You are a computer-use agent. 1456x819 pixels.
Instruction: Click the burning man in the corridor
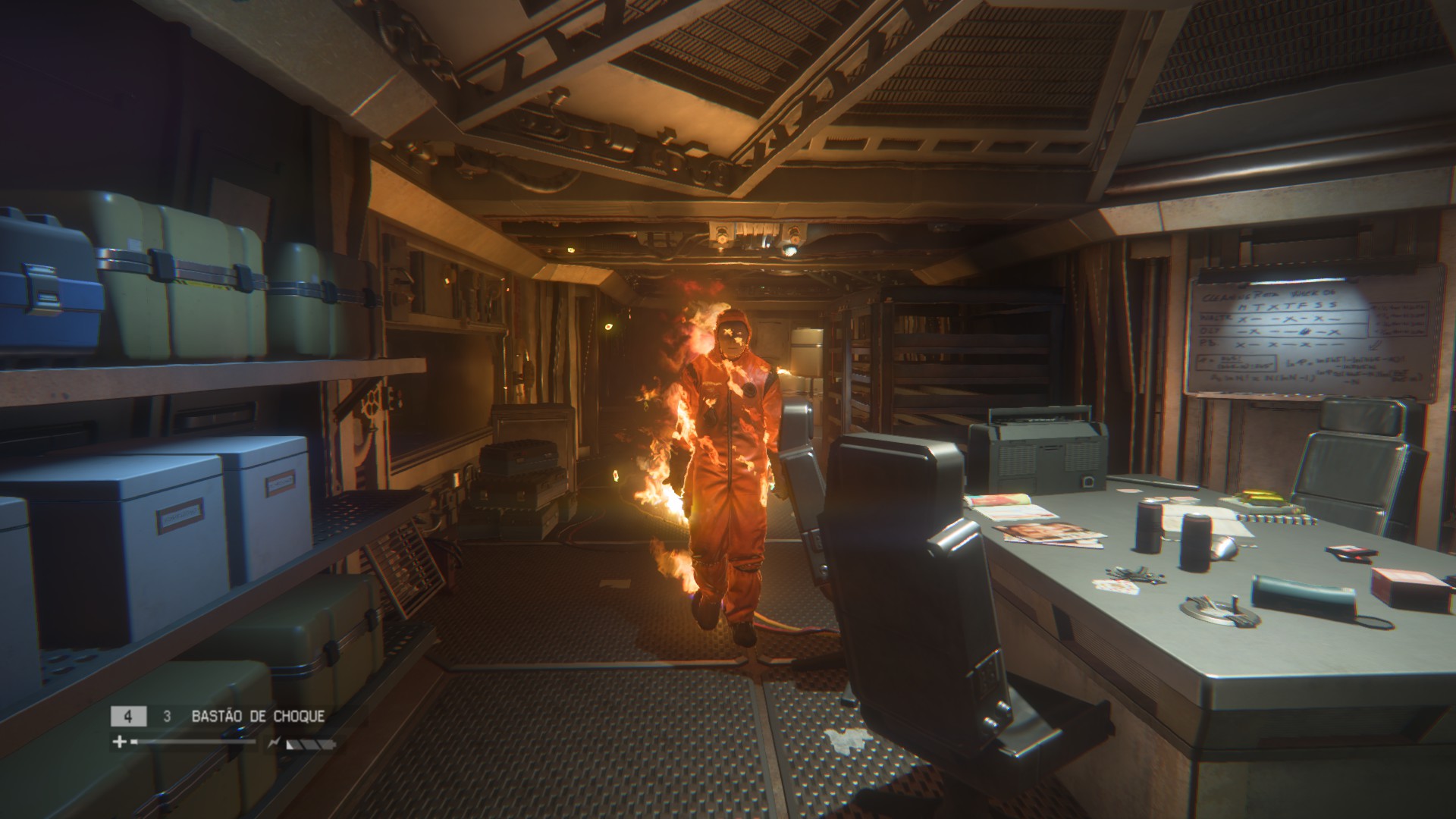(x=728, y=455)
